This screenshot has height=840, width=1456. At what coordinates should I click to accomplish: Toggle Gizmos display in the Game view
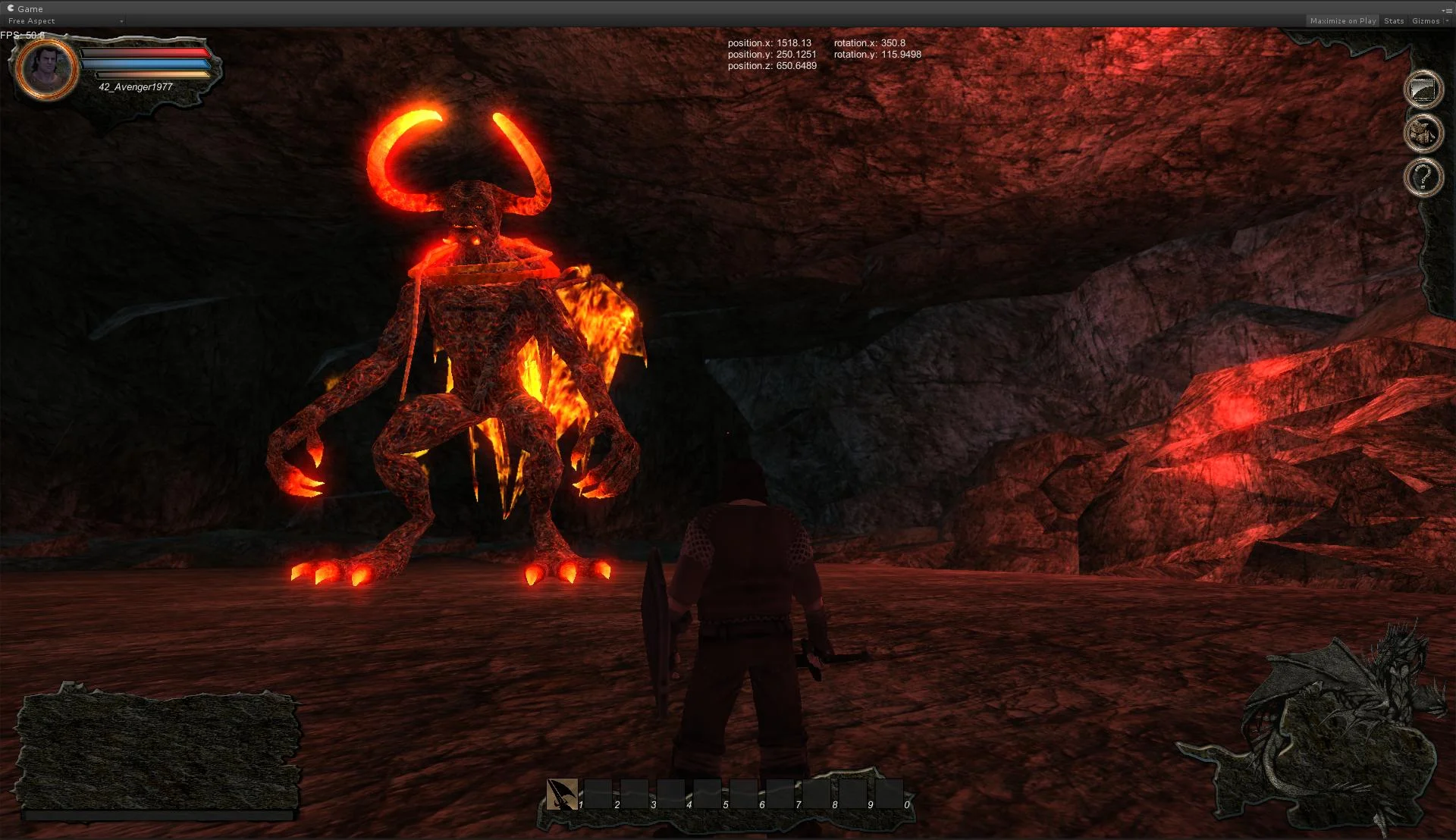click(1426, 20)
